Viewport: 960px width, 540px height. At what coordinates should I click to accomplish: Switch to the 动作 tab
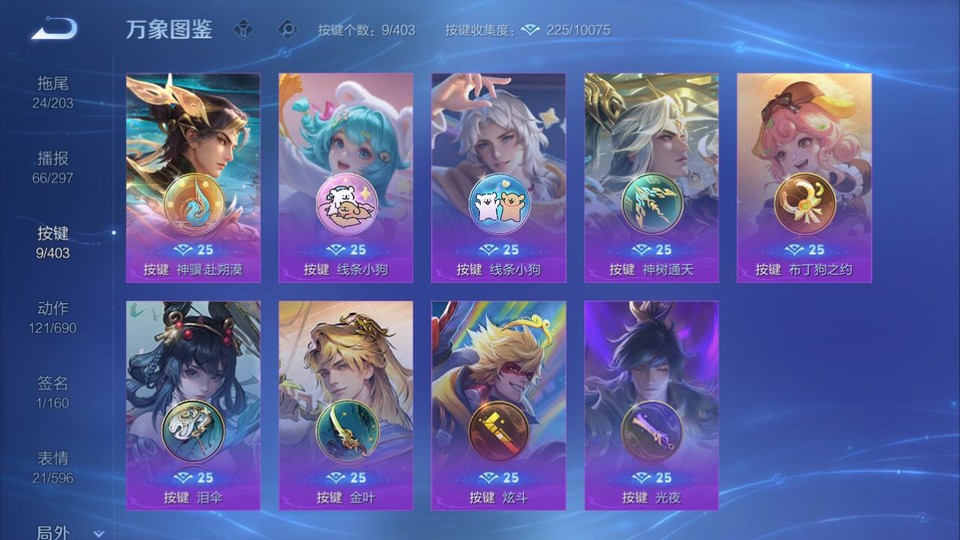pyautogui.click(x=53, y=317)
